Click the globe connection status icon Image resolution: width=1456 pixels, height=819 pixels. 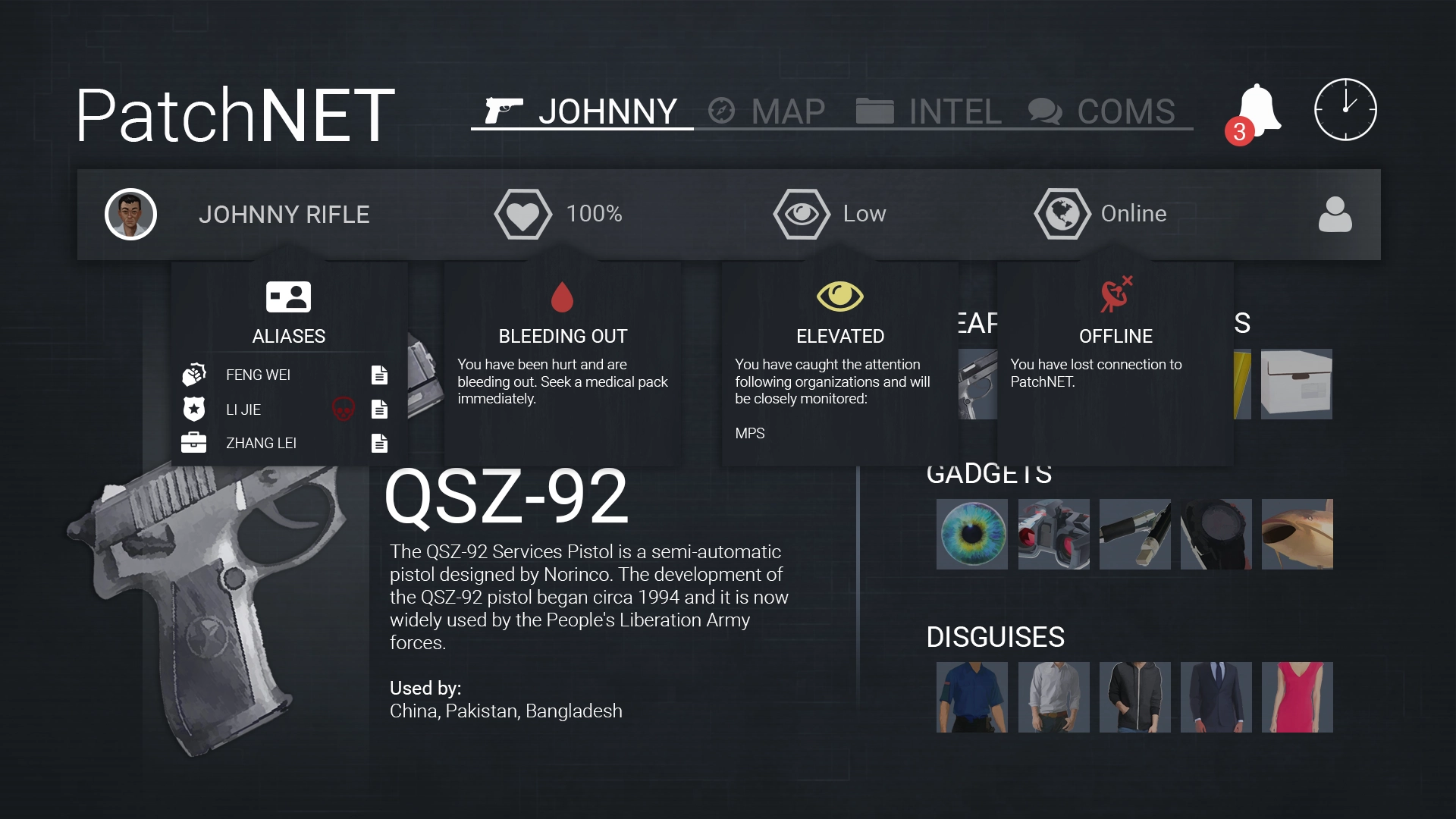(1062, 215)
